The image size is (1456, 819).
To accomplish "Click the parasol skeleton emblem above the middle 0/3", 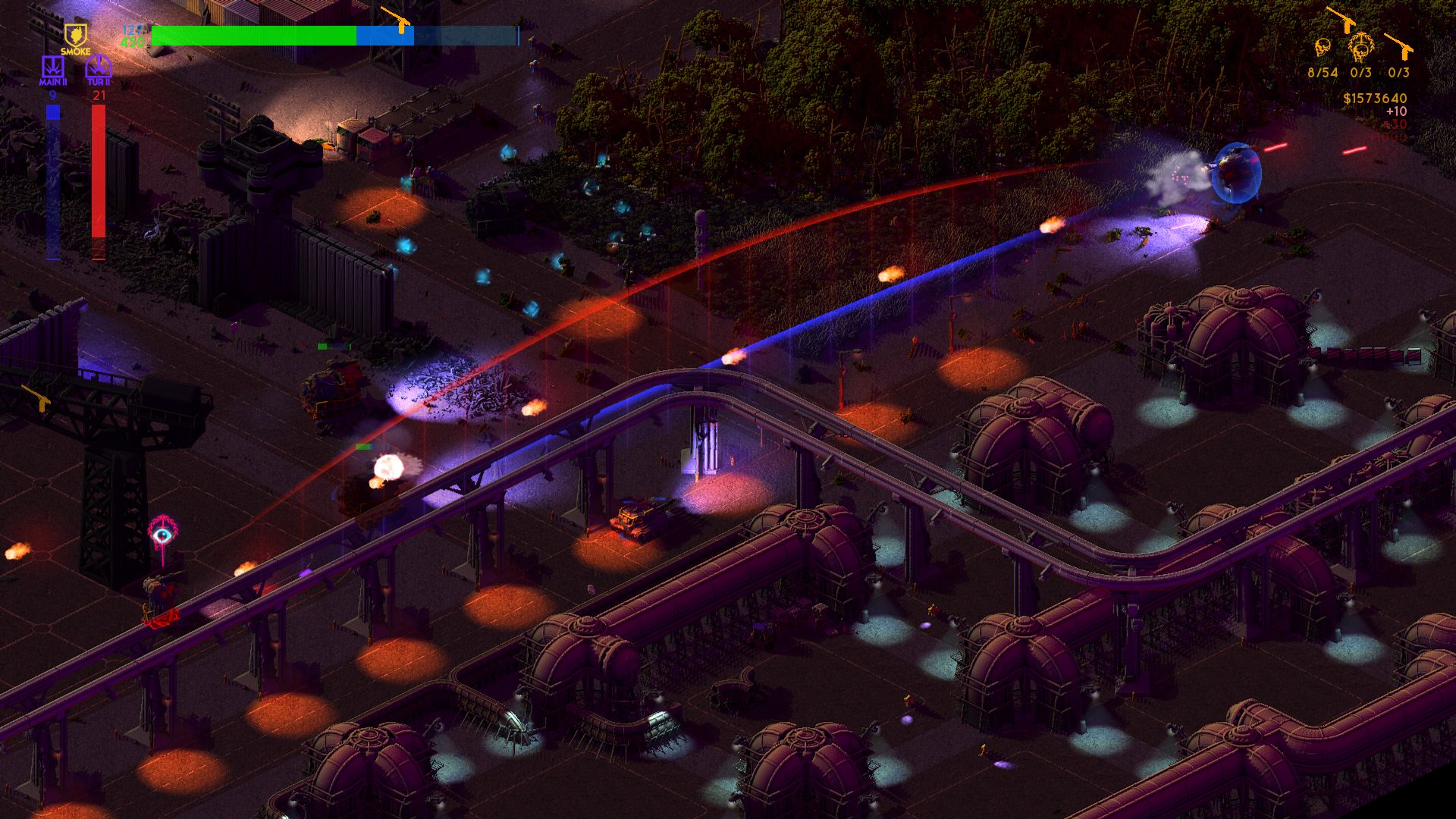I will [x=1361, y=45].
